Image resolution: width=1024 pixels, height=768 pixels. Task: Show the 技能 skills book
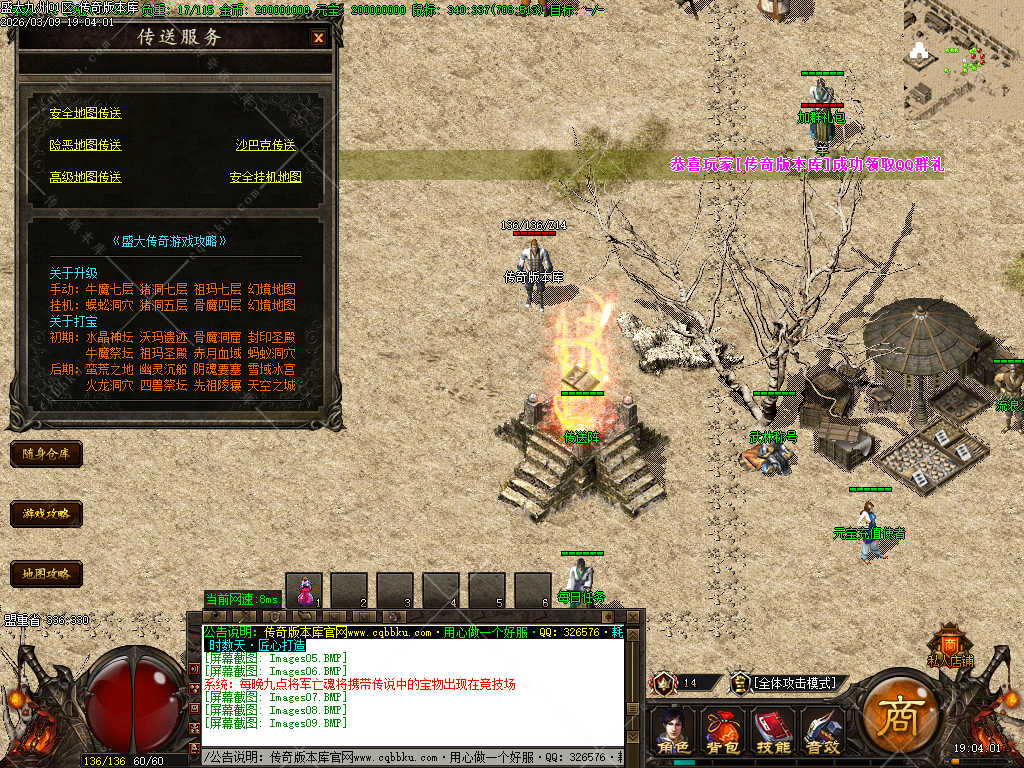pos(772,730)
